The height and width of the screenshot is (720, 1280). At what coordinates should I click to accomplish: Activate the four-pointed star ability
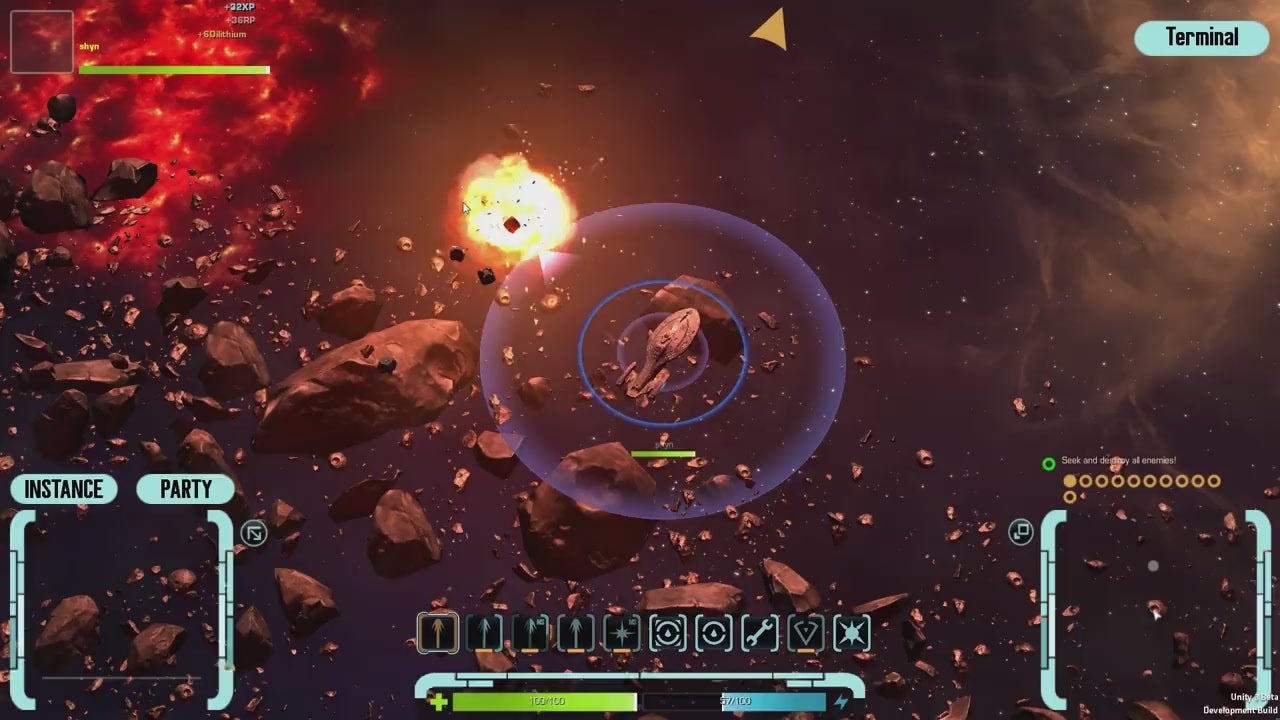coord(622,633)
